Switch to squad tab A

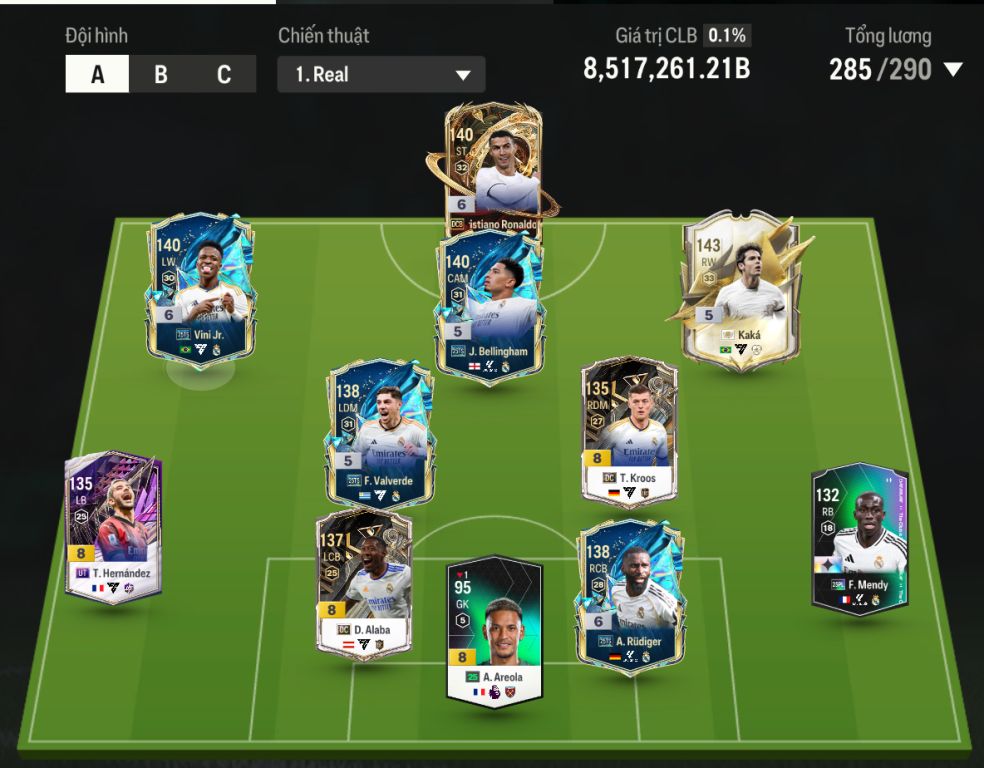click(x=97, y=75)
